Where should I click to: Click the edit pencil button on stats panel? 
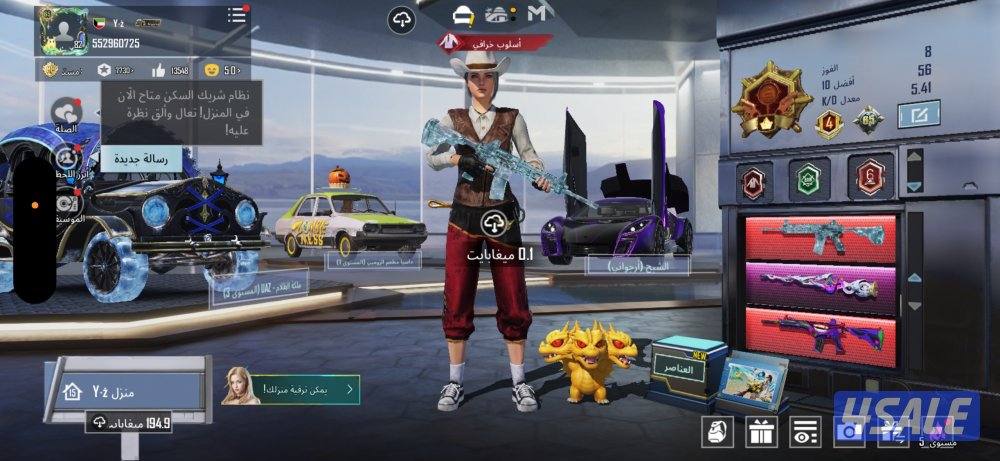click(x=912, y=116)
